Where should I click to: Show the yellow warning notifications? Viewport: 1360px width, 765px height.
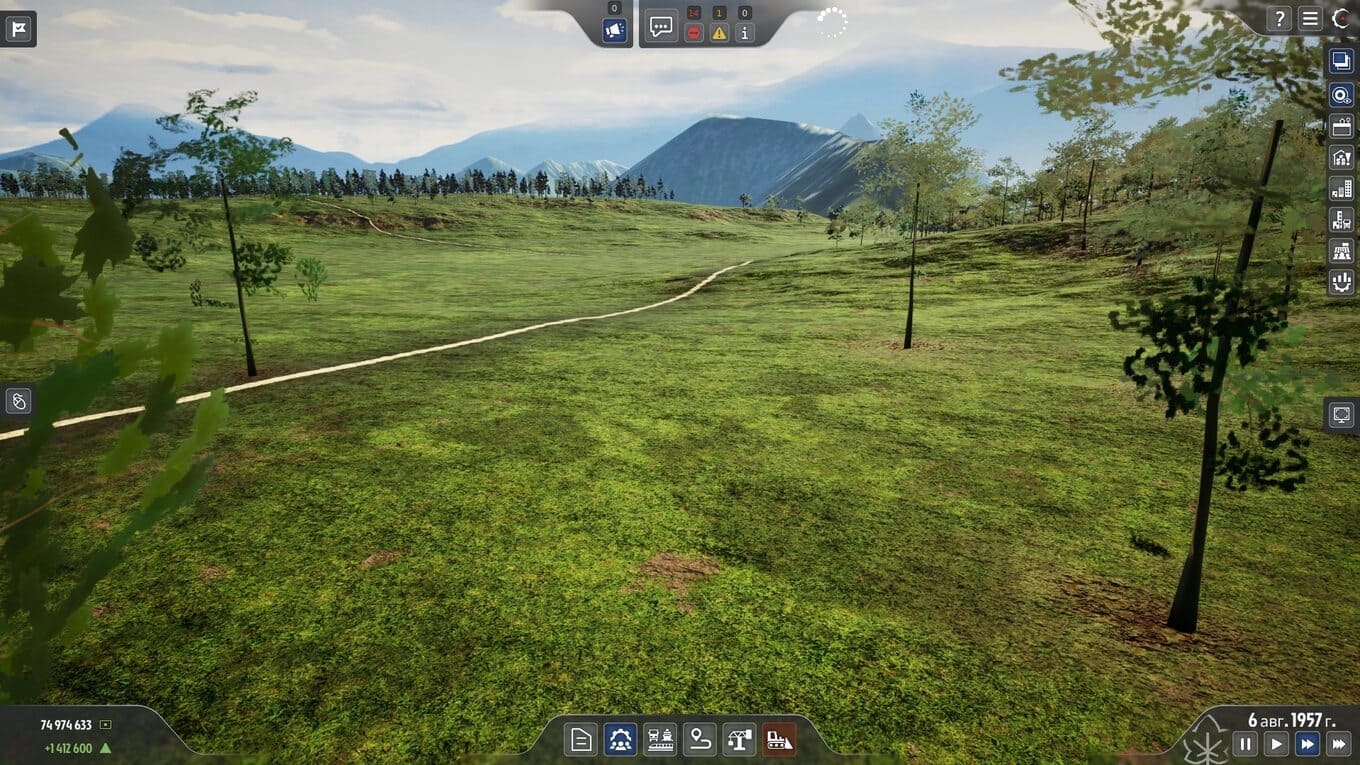point(719,33)
